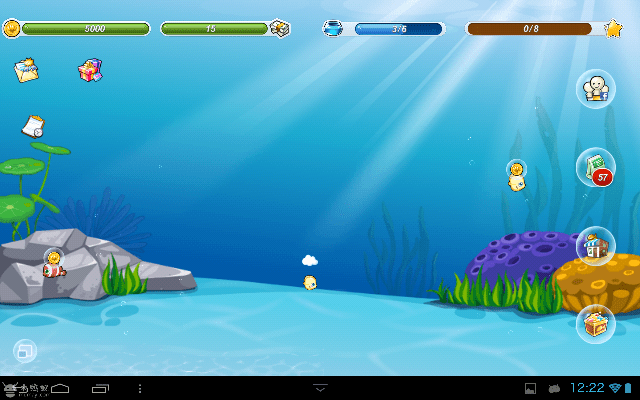Open the friends bubble with Facebook badge

pyautogui.click(x=595, y=88)
